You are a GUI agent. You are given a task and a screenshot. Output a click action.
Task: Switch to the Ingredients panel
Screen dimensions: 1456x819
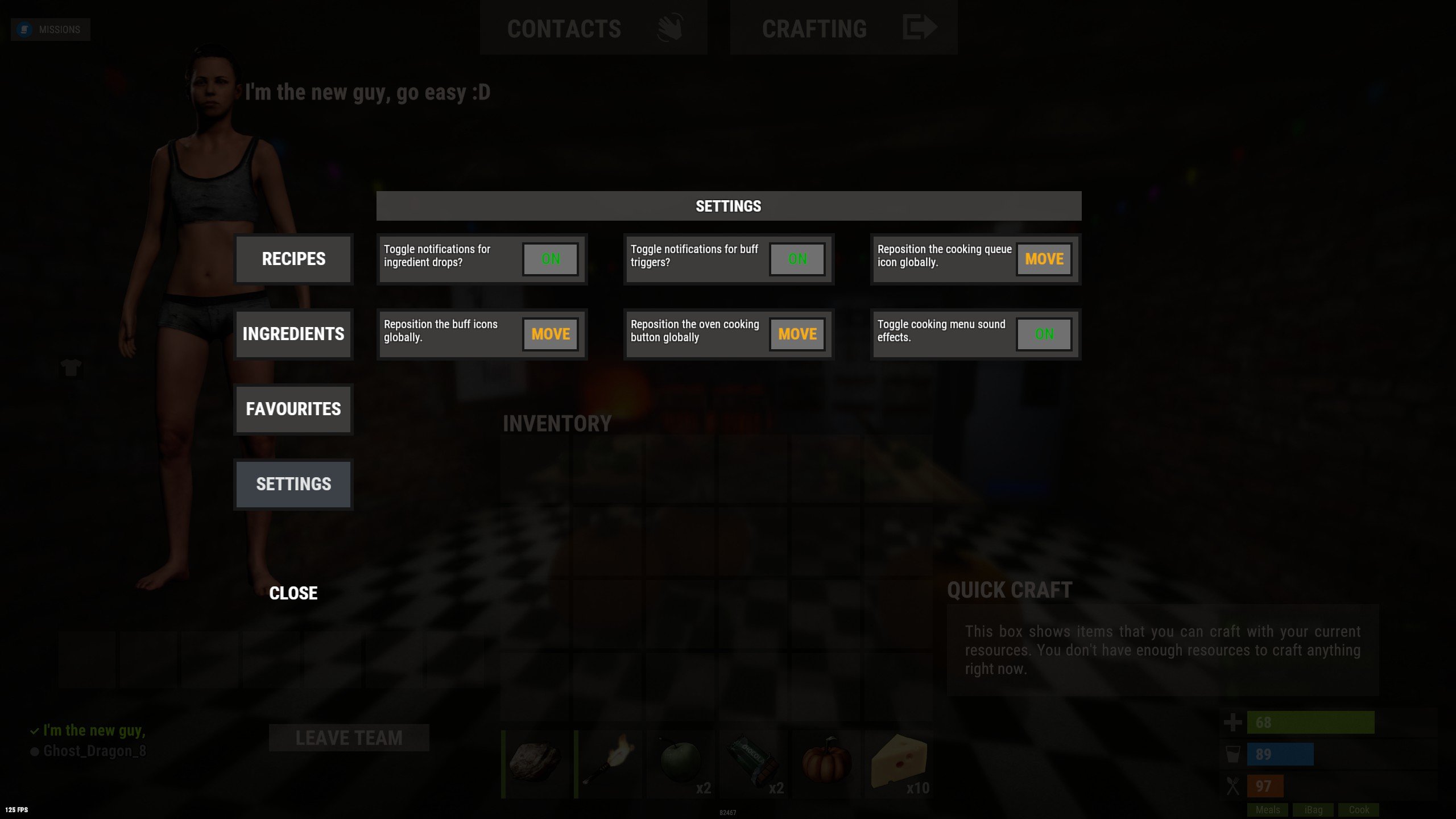point(293,334)
